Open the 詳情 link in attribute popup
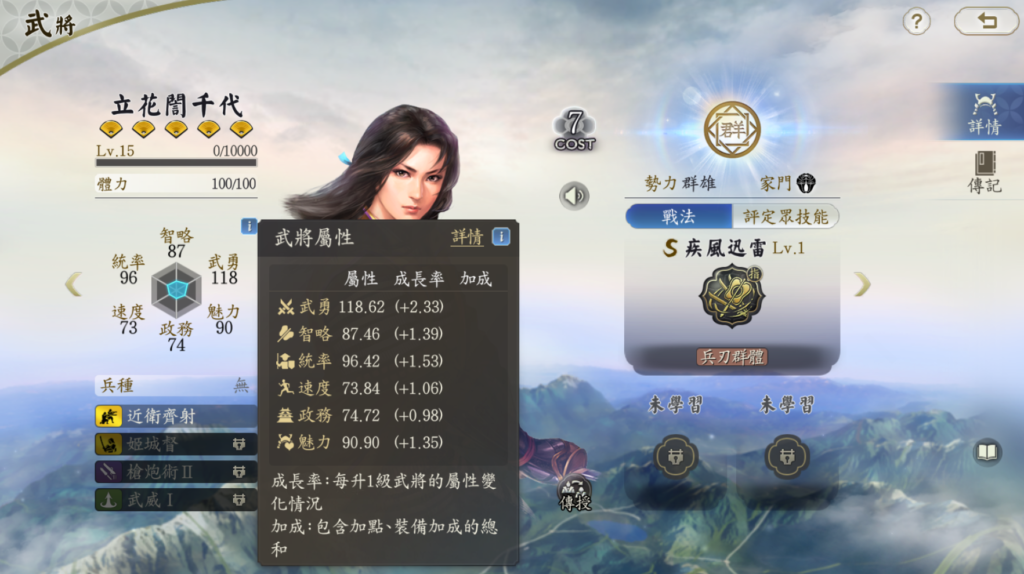 tap(467, 237)
